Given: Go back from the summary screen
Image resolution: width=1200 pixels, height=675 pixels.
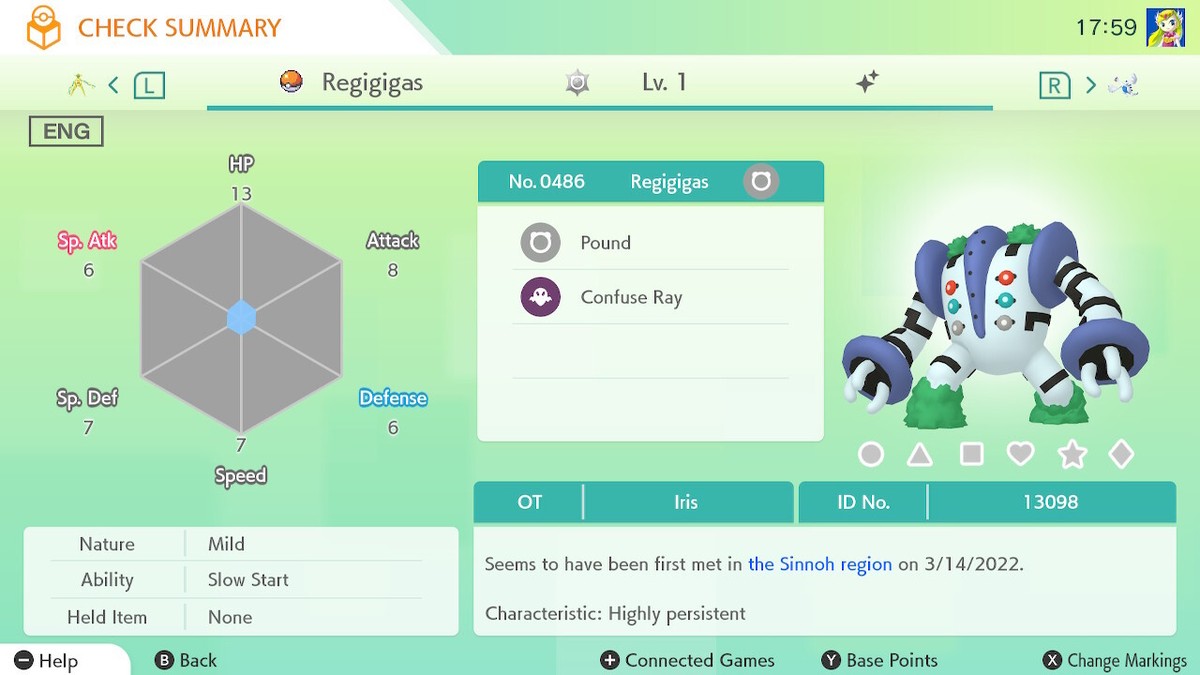Looking at the screenshot, I should (186, 660).
